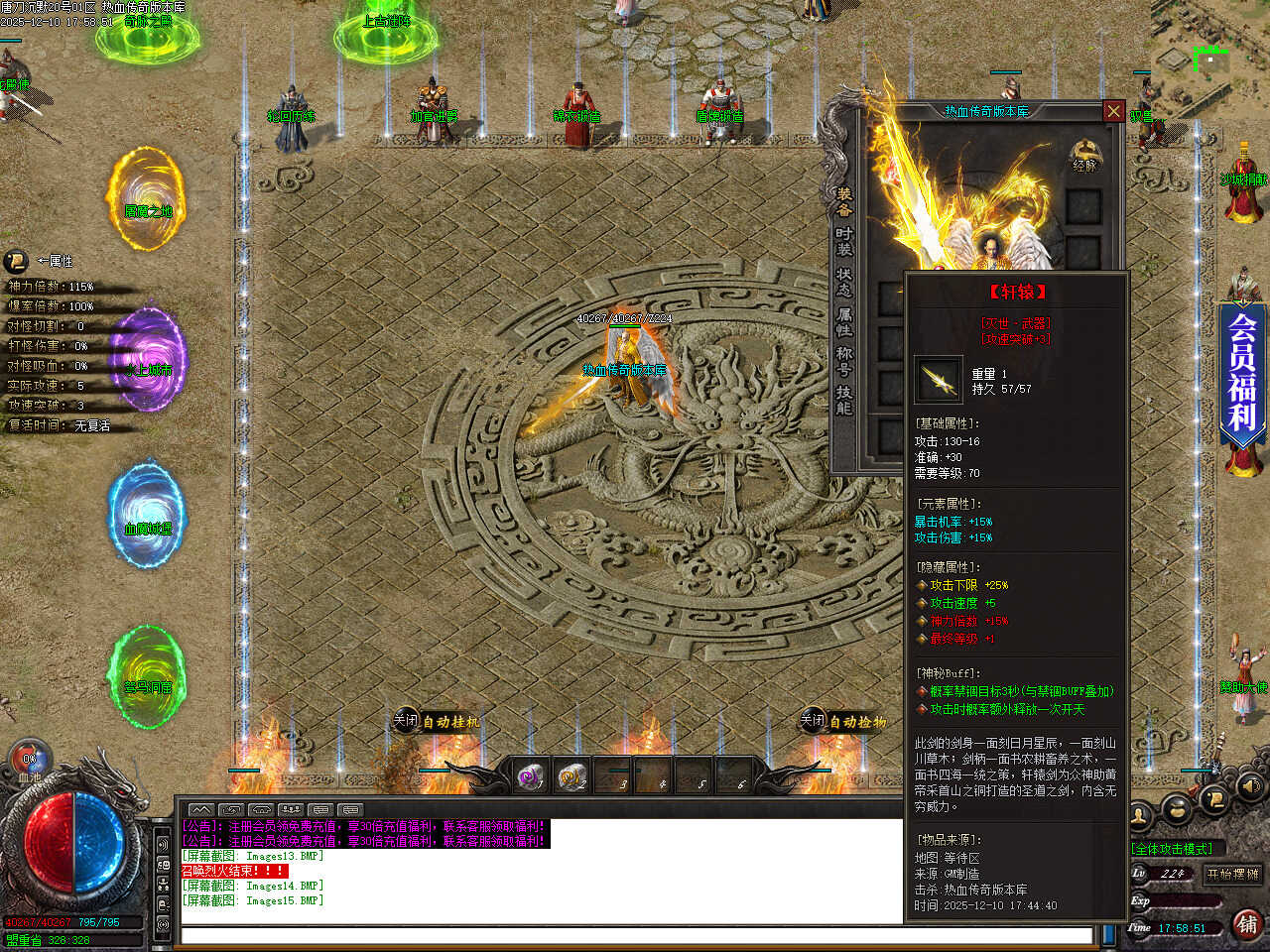
Task: Open the 经脉 meridian icon
Action: click(x=1084, y=156)
